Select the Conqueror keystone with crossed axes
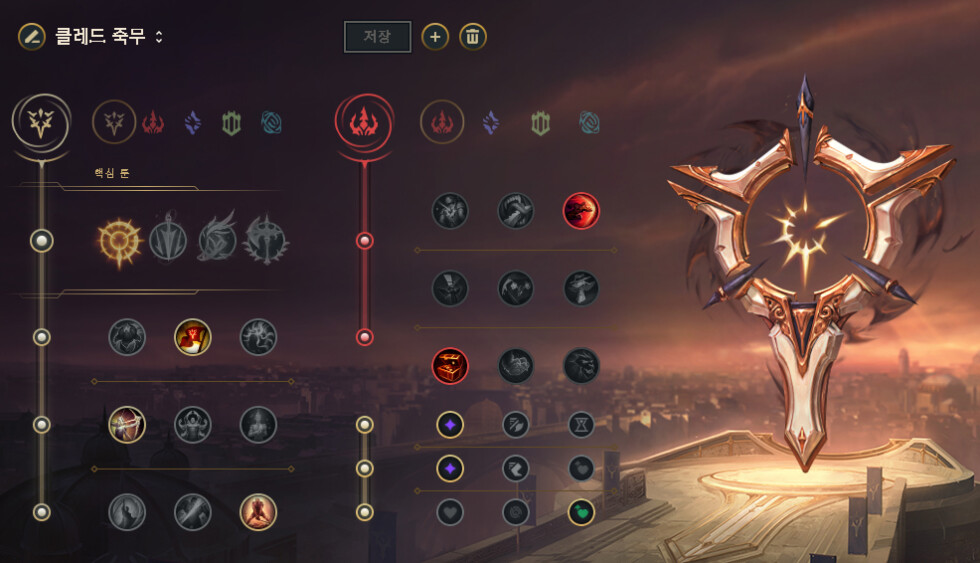980x563 pixels. click(266, 241)
